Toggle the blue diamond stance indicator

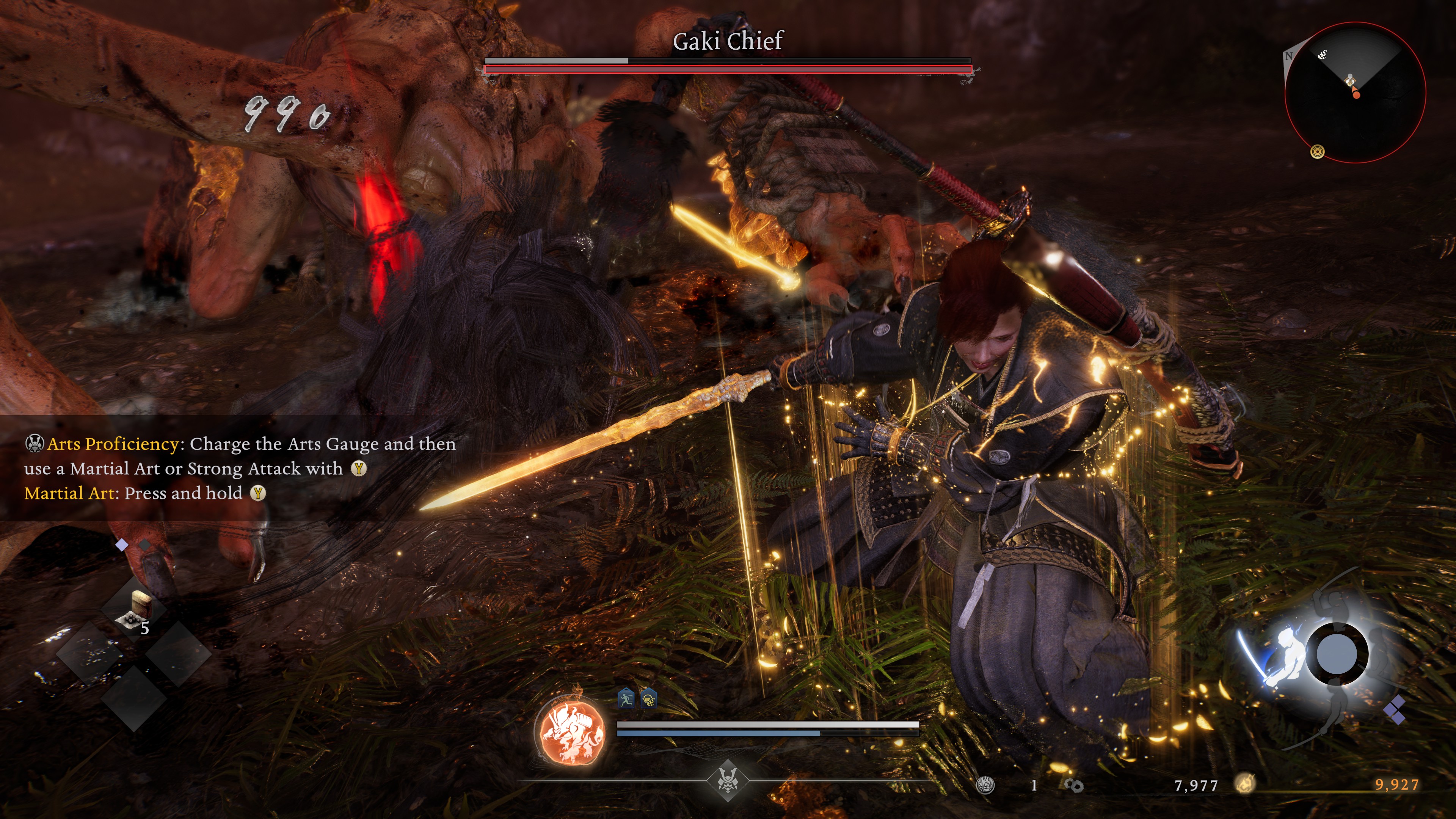121,545
